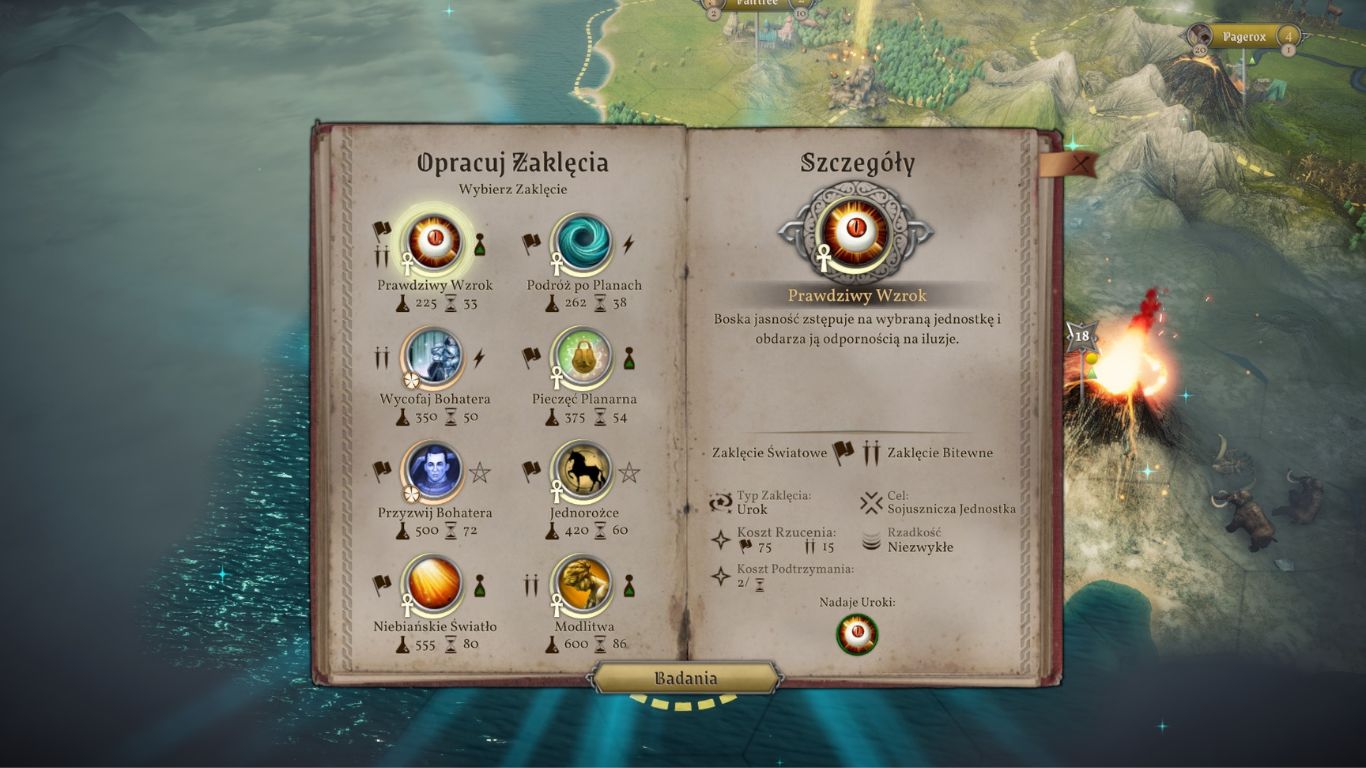The image size is (1366, 768).
Task: Pick the Niebiańskie Światło spell
Action: (434, 585)
